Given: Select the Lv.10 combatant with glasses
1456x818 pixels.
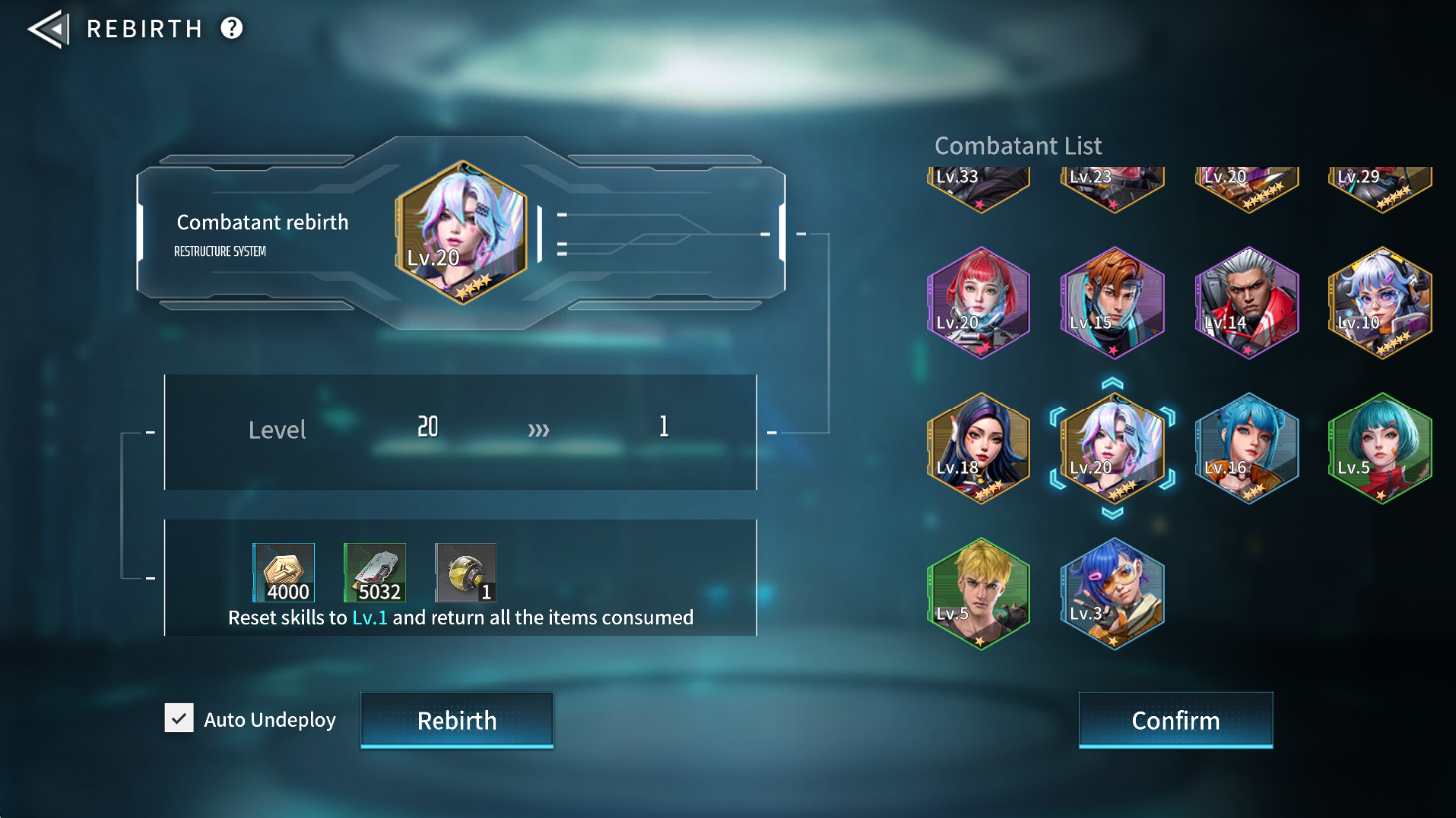Looking at the screenshot, I should (1379, 302).
